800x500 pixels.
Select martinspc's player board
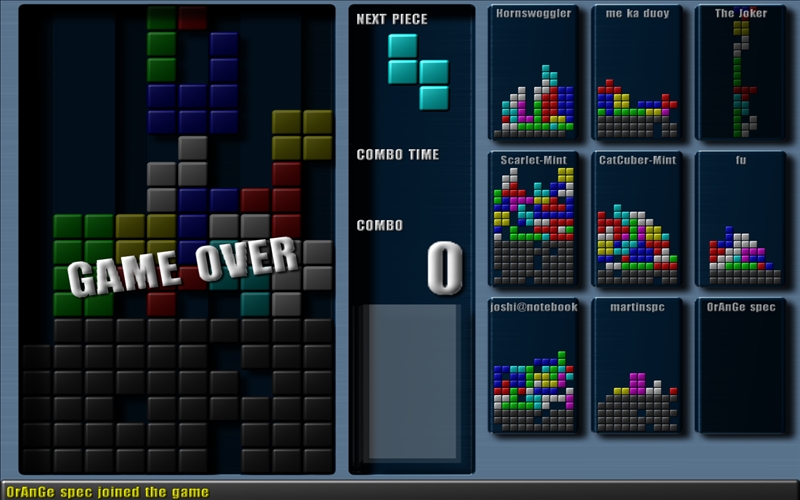click(637, 366)
